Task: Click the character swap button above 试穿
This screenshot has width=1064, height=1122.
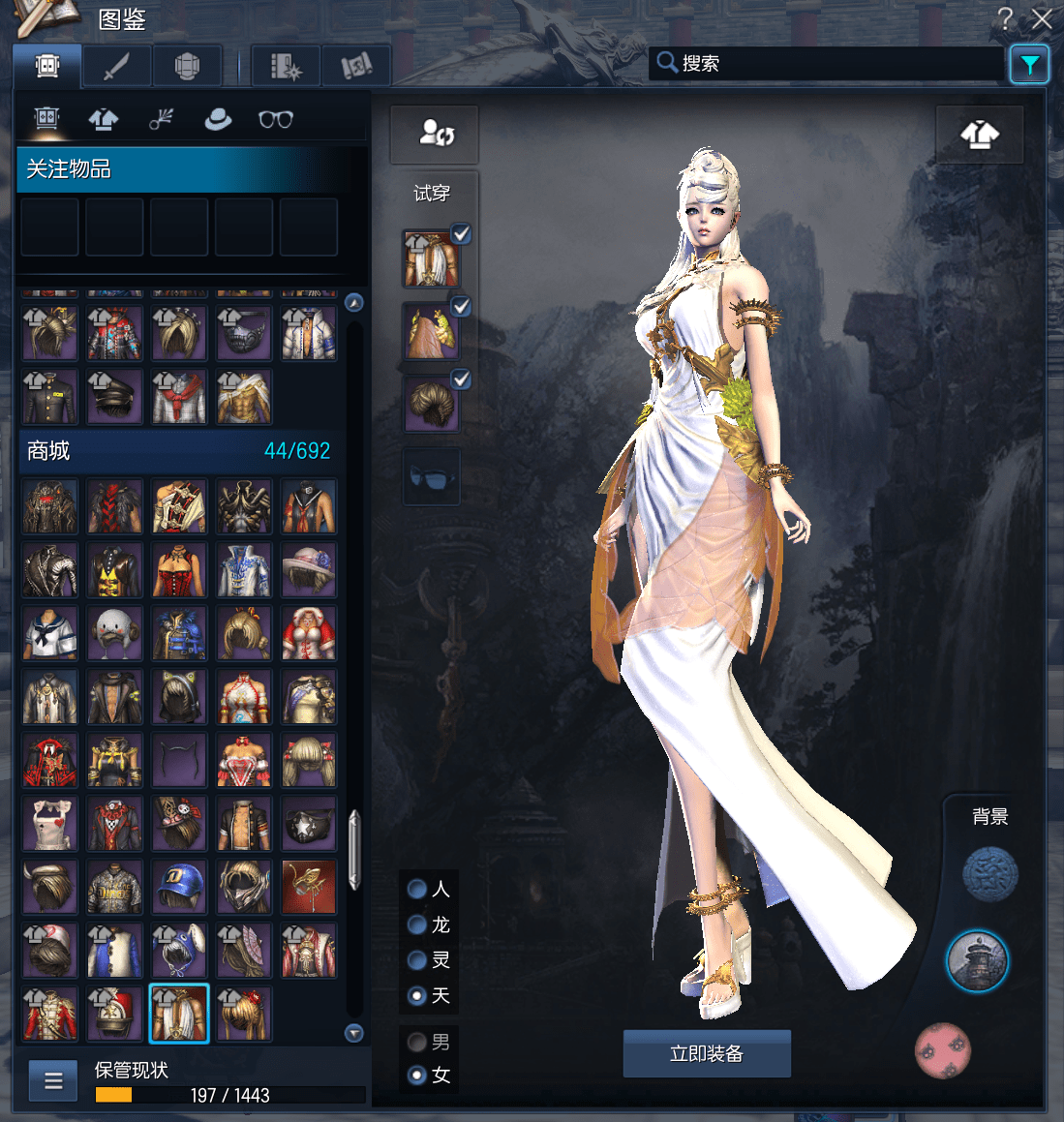Action: point(435,134)
